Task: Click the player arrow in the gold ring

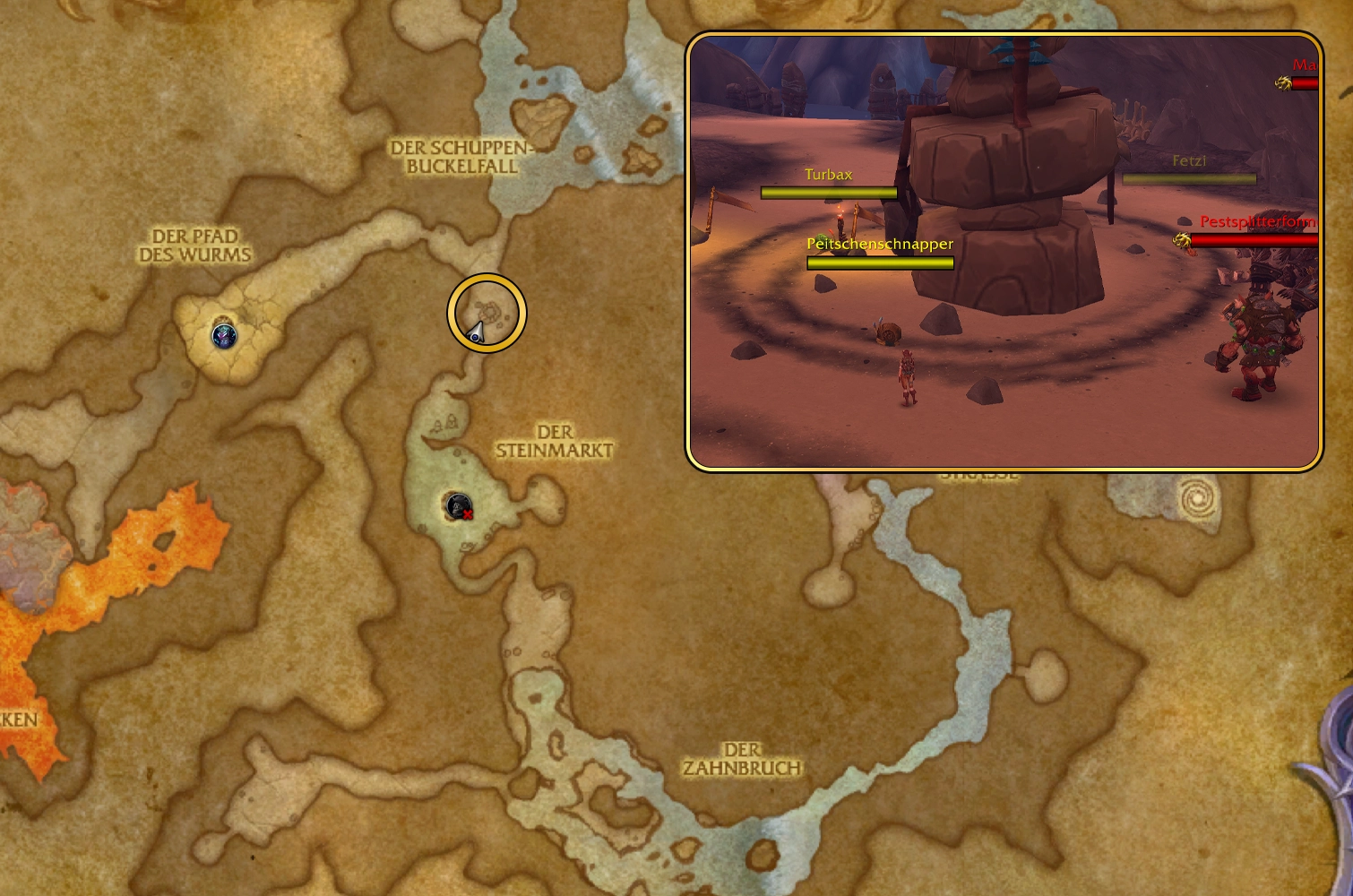Action: coord(477,333)
